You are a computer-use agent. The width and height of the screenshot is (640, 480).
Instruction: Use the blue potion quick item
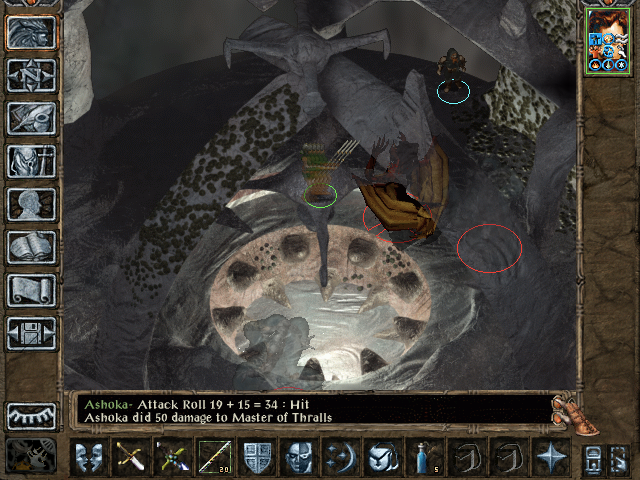pos(424,457)
